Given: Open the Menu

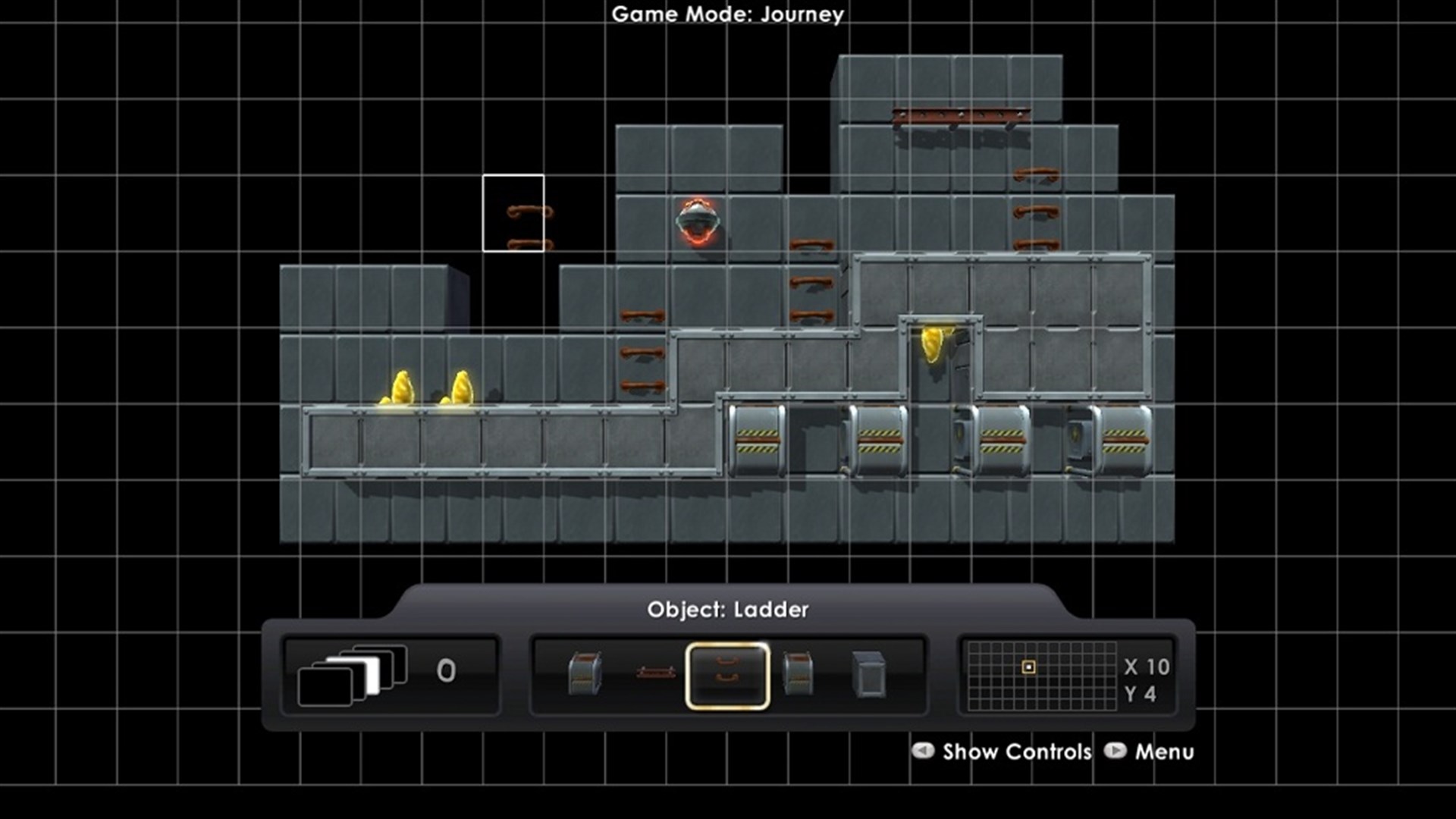Looking at the screenshot, I should pos(1163,752).
